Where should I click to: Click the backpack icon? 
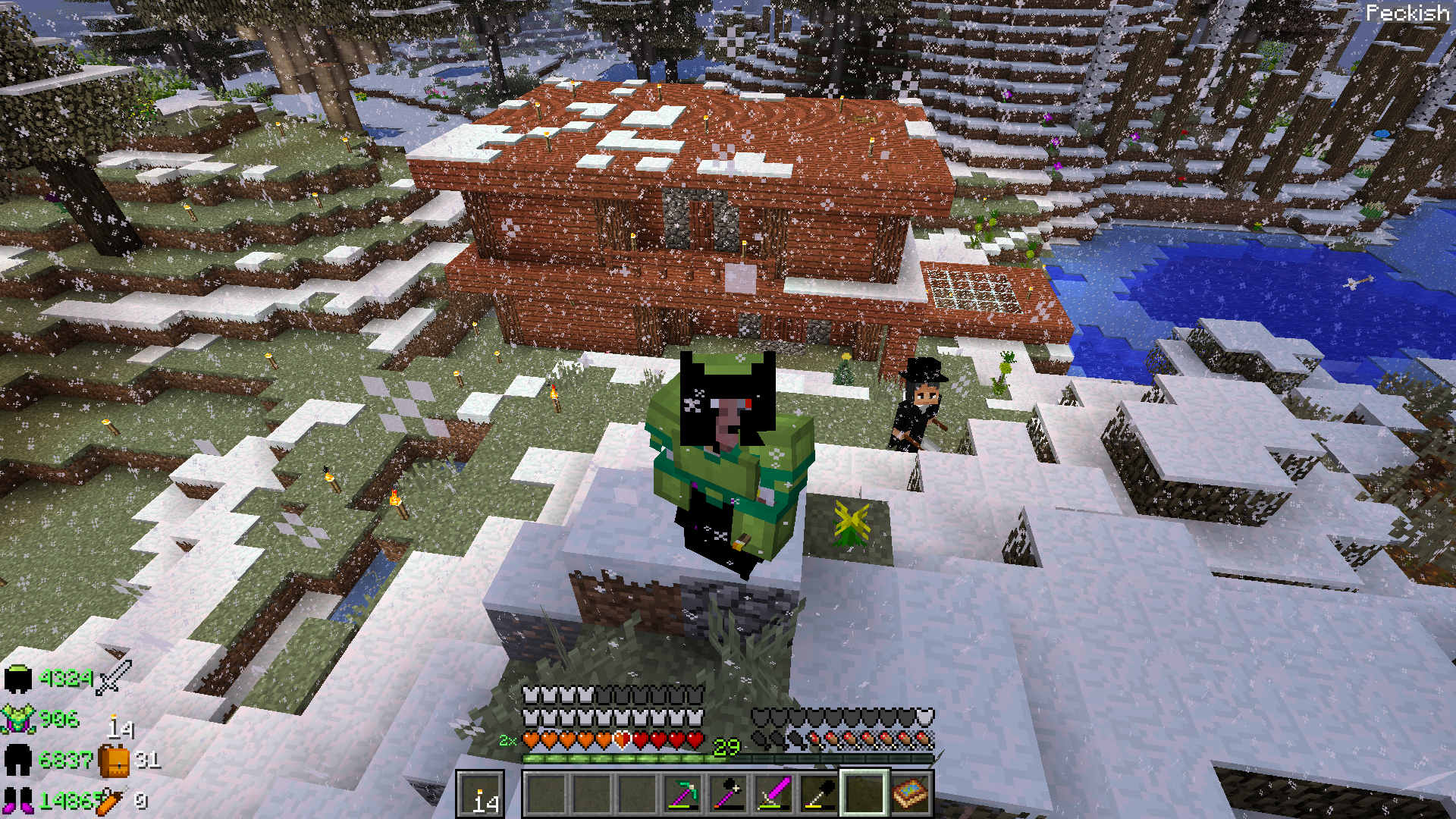click(x=114, y=760)
